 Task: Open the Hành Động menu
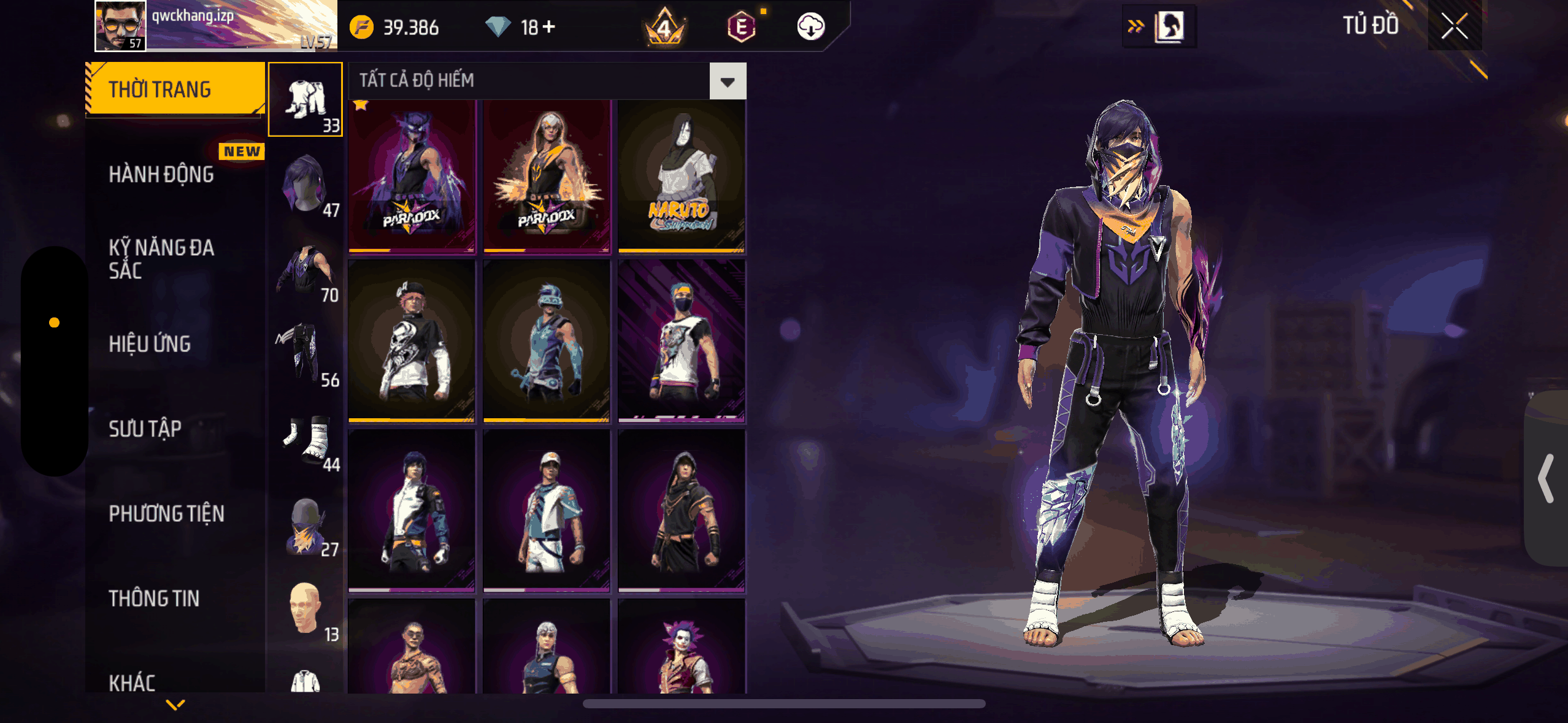pos(161,175)
